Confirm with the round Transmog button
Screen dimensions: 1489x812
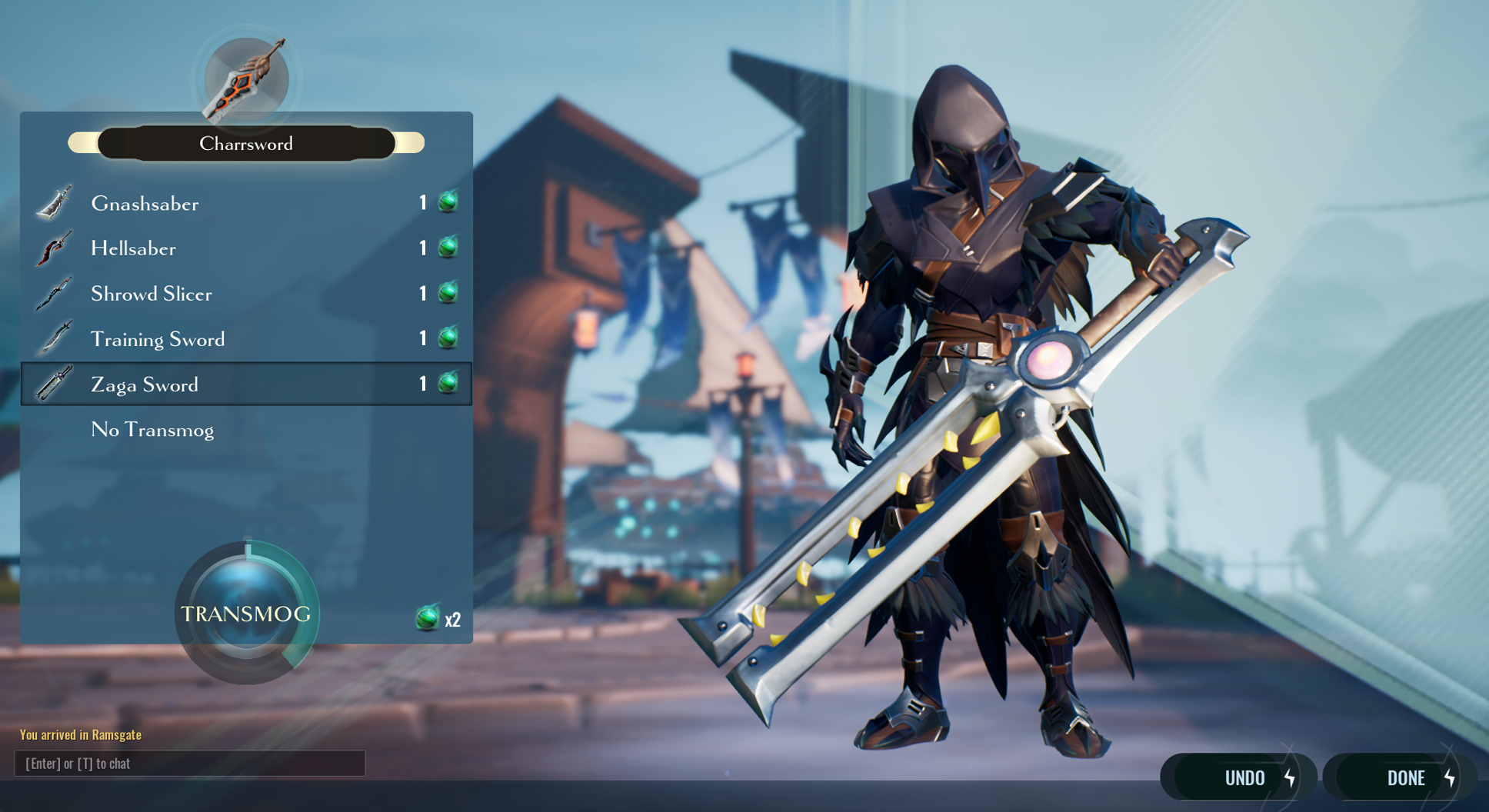click(246, 613)
